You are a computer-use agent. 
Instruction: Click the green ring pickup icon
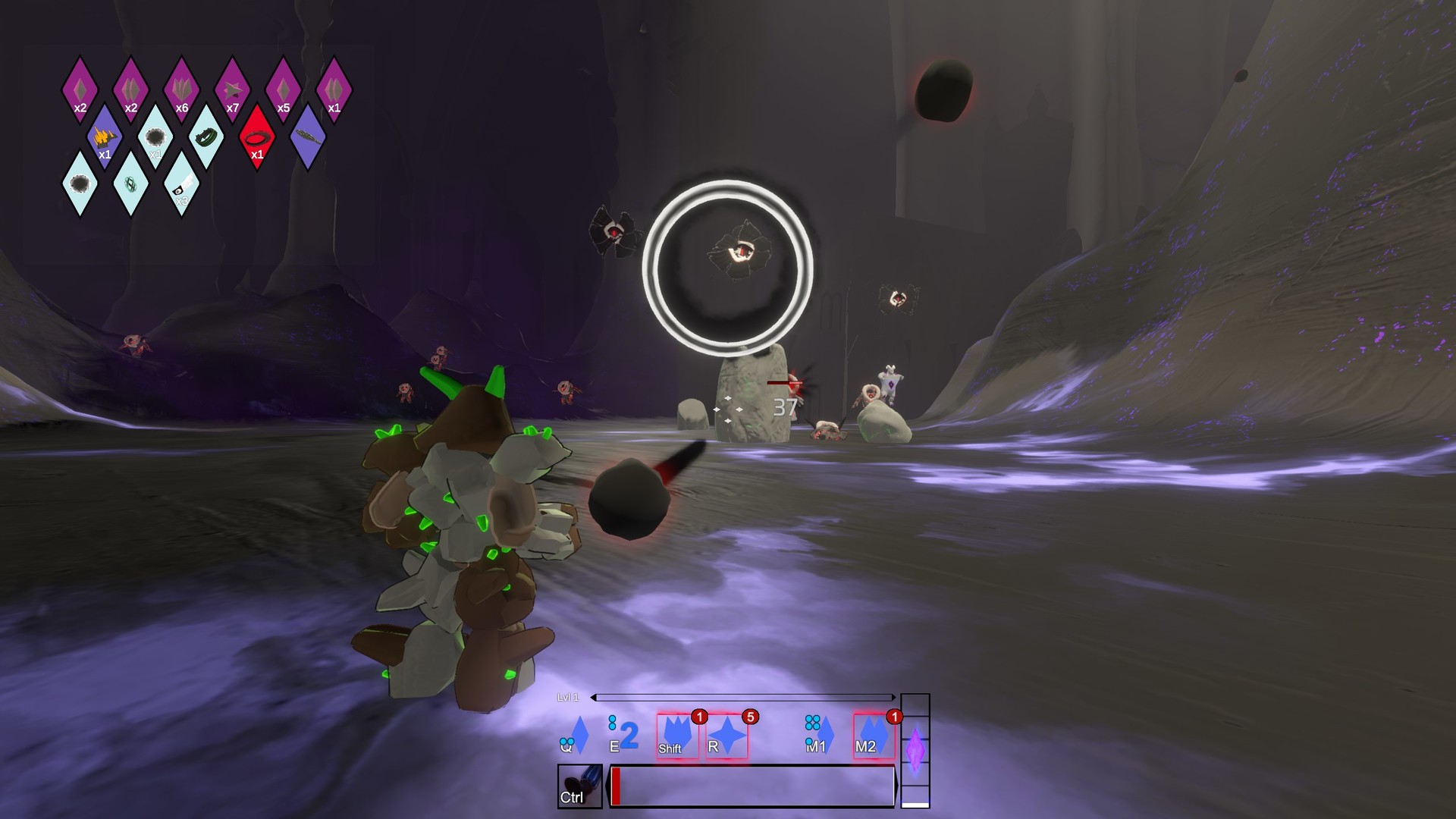click(208, 136)
